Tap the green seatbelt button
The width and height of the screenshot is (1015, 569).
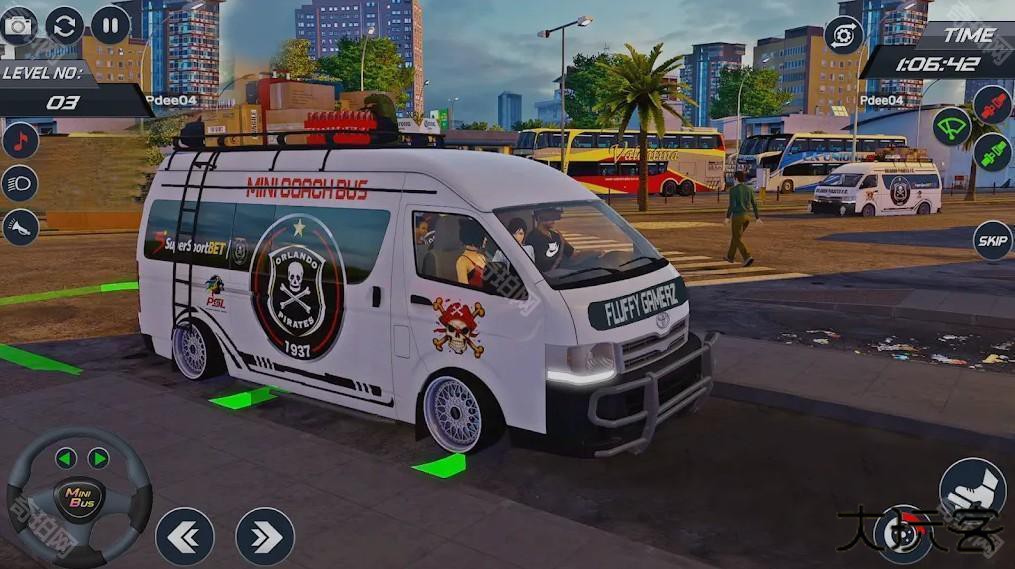pos(992,152)
